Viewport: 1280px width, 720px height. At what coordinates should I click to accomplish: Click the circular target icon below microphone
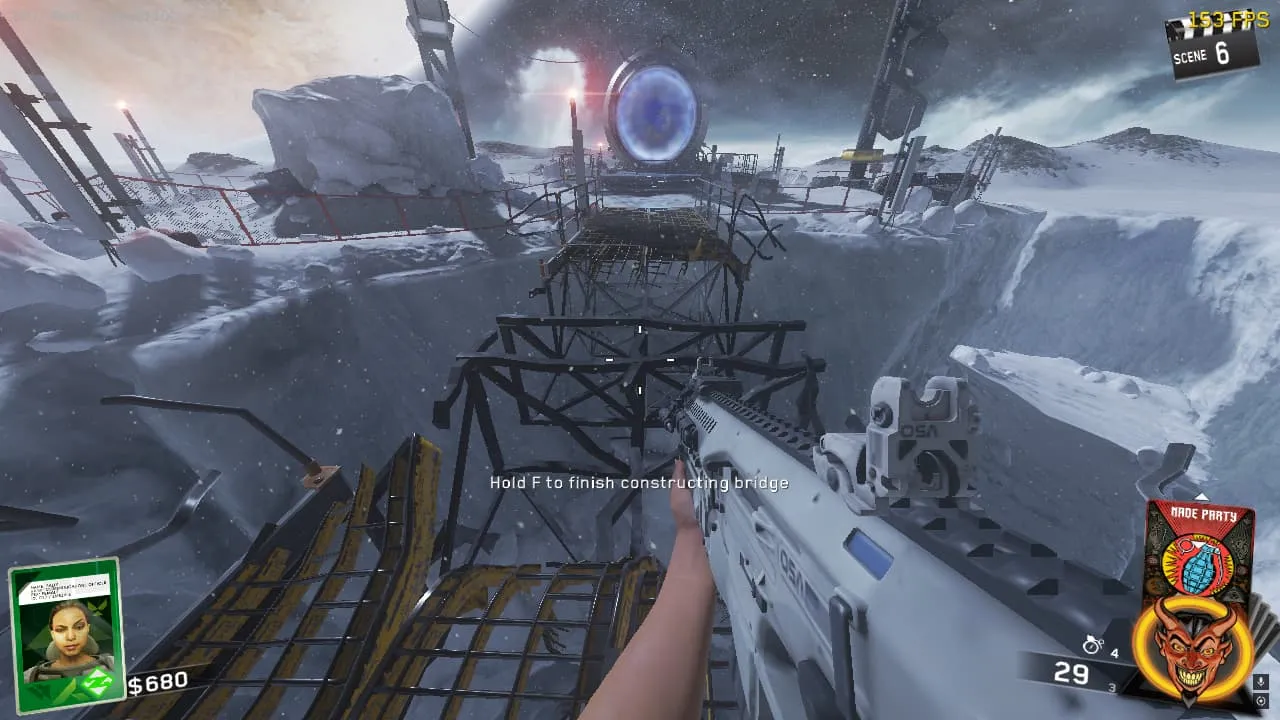point(1260,702)
